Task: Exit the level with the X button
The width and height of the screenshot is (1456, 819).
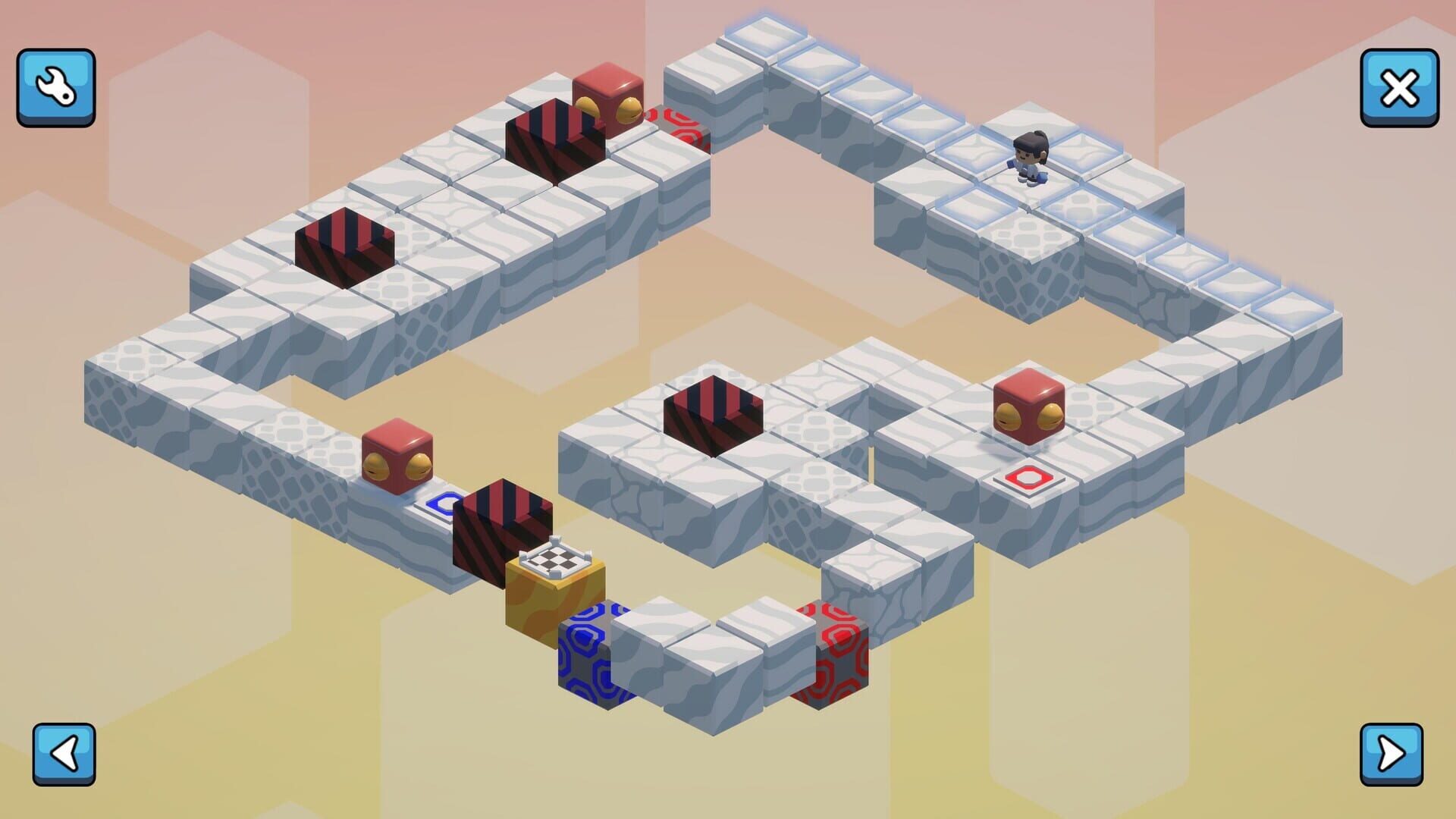Action: pos(1400,86)
